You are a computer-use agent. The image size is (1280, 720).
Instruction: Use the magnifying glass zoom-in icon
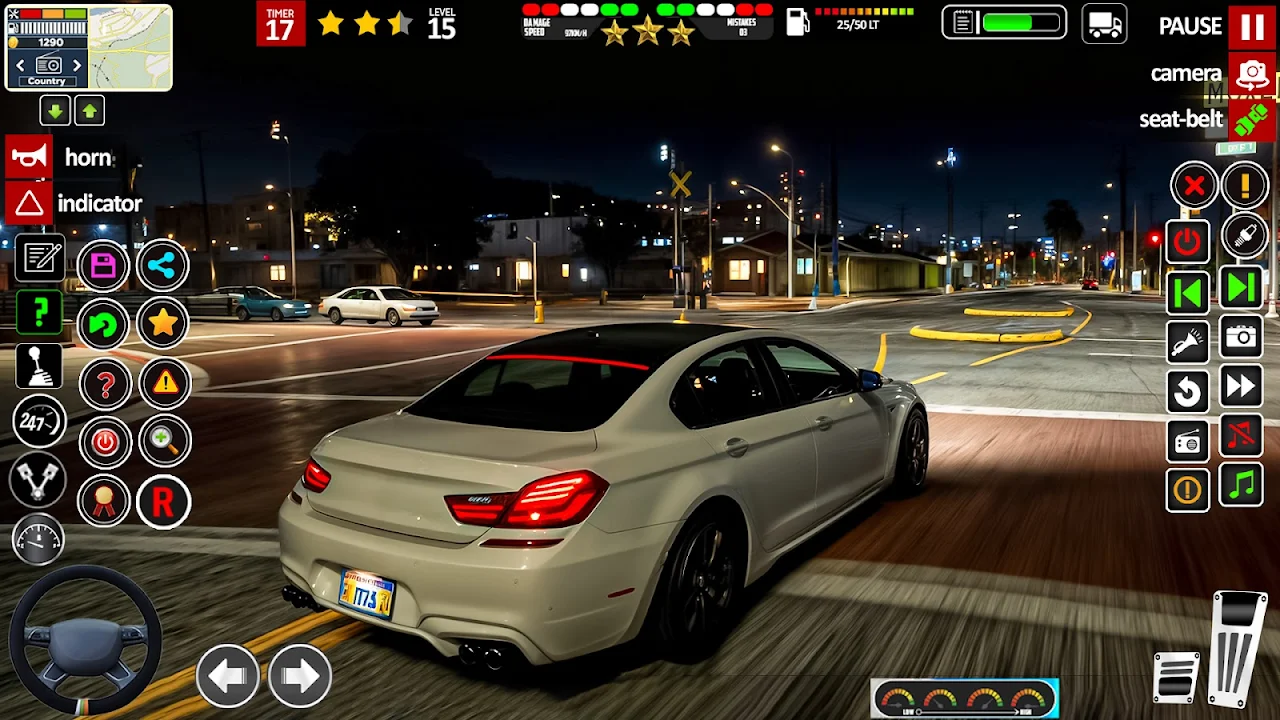pyautogui.click(x=164, y=441)
